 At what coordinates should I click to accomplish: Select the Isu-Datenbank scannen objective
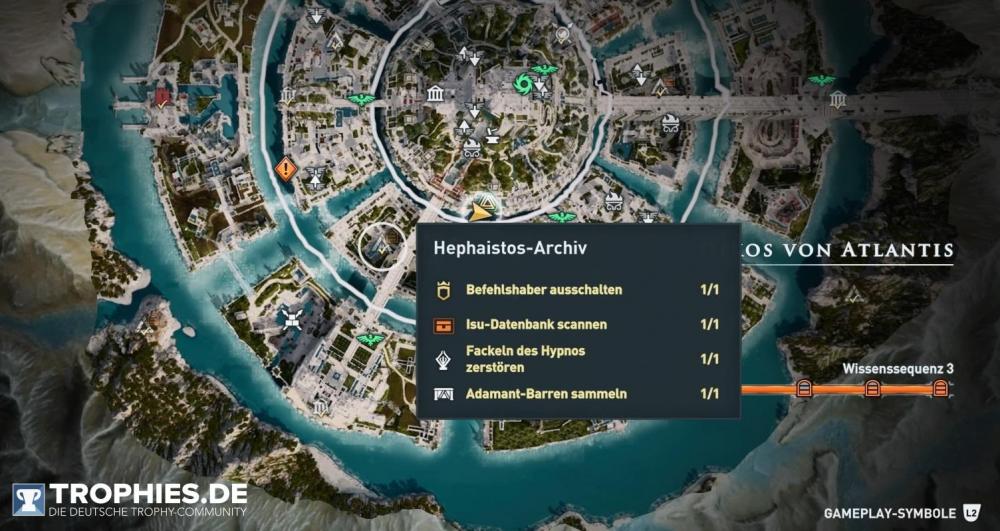[578, 325]
